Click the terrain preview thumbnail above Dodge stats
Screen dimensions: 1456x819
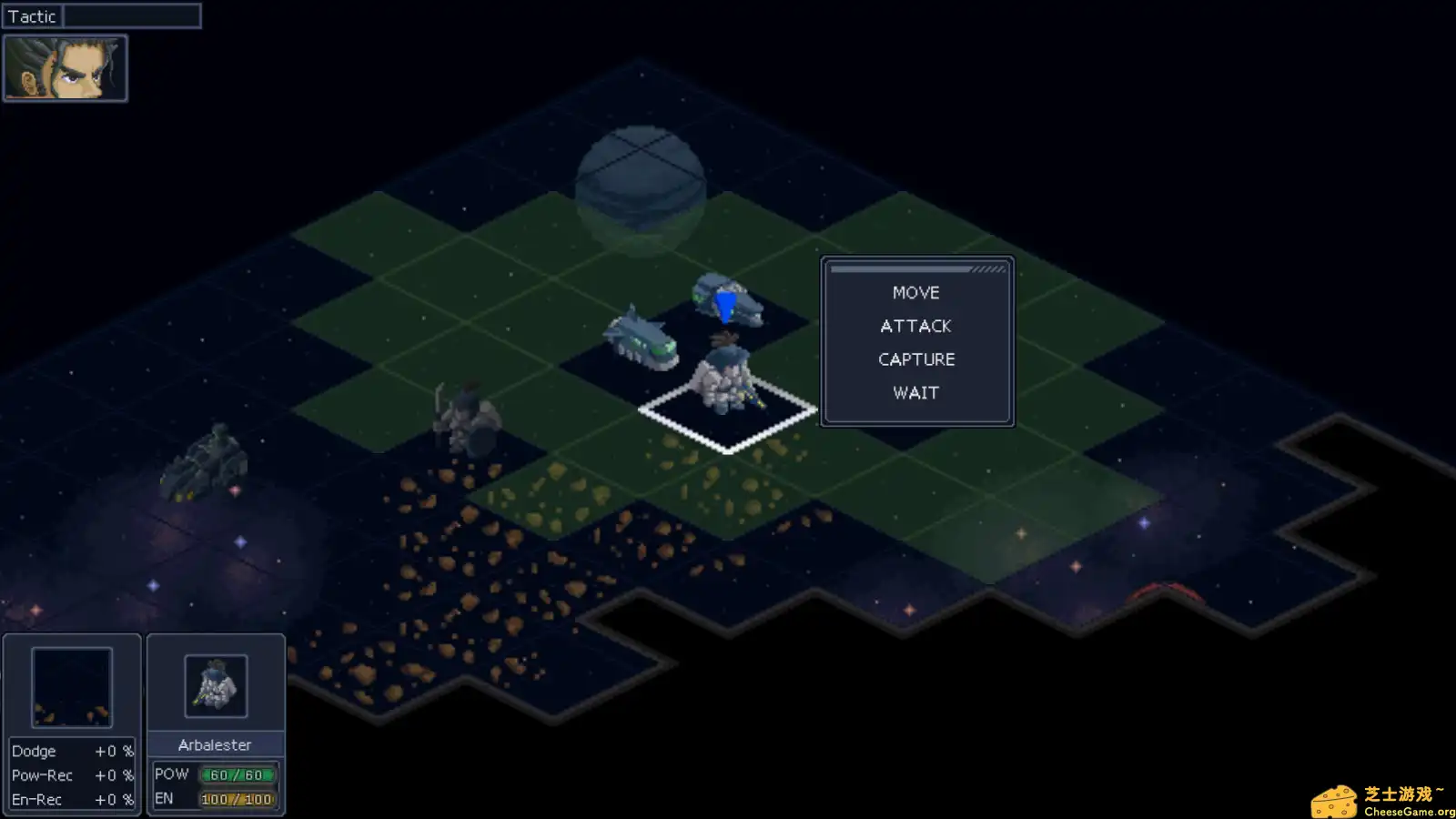point(71,687)
